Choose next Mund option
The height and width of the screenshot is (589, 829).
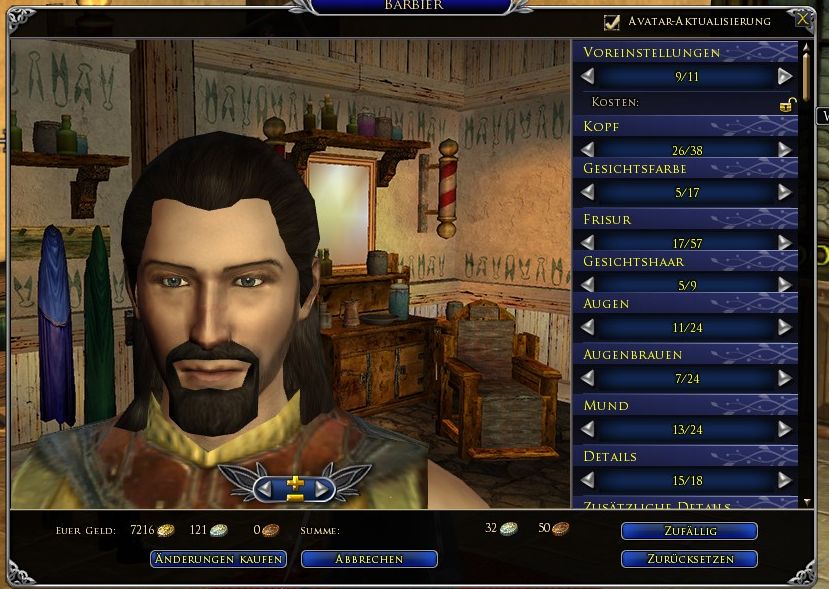785,429
